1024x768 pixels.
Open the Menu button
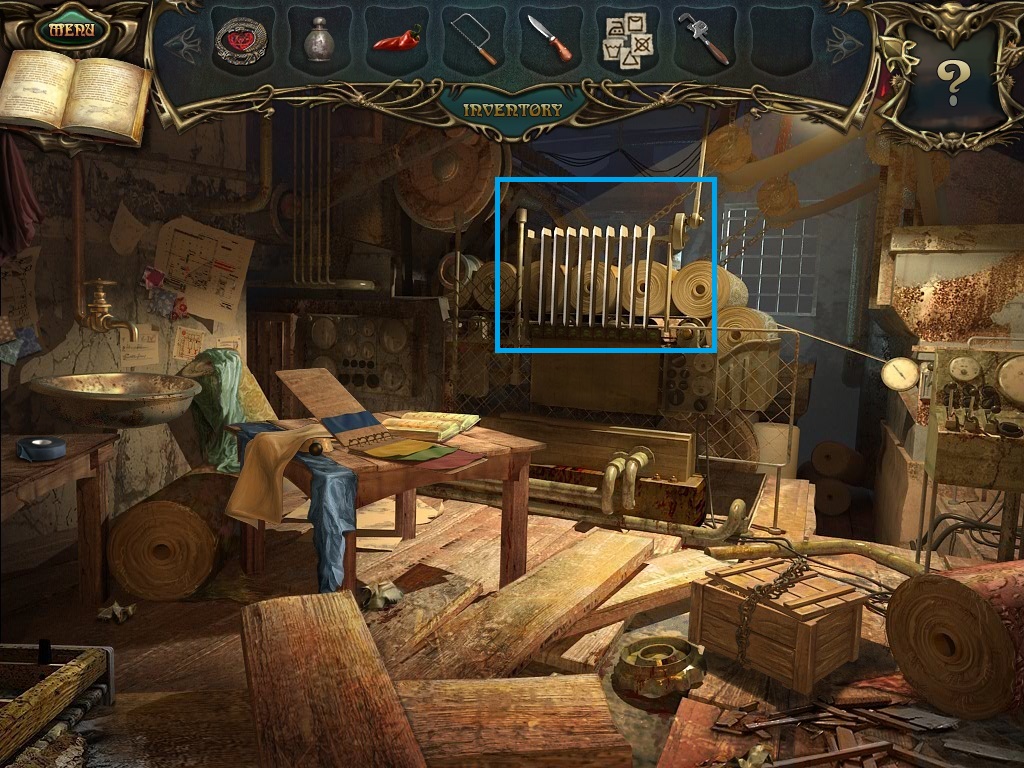click(71, 29)
